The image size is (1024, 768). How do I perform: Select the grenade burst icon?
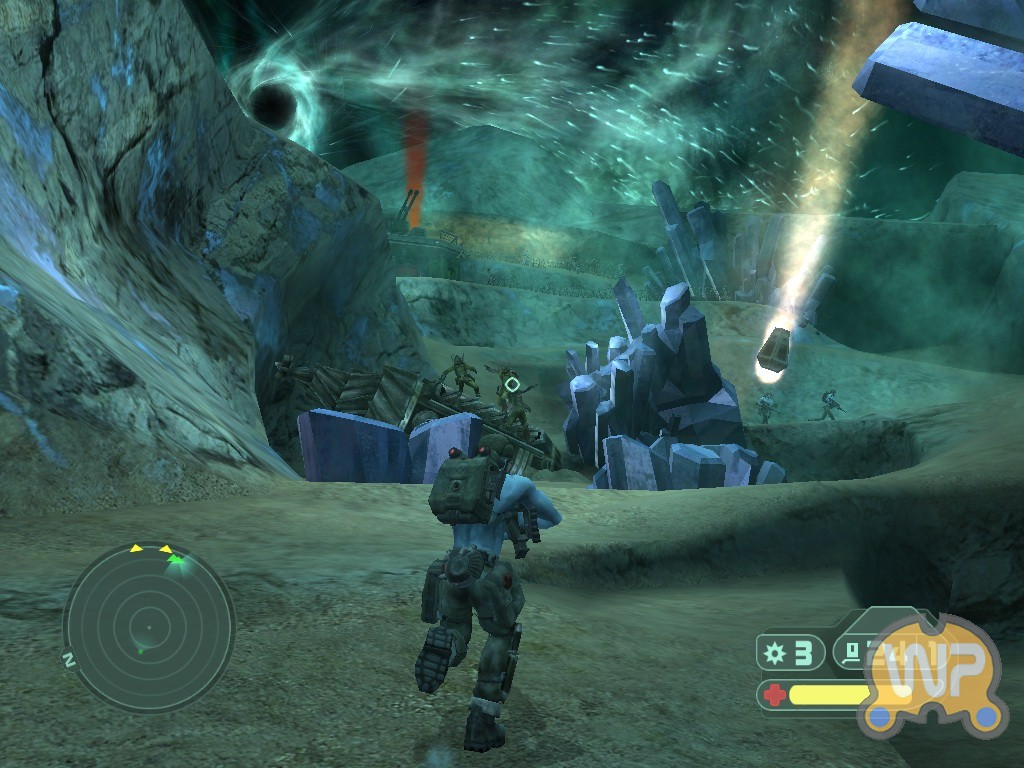point(775,653)
